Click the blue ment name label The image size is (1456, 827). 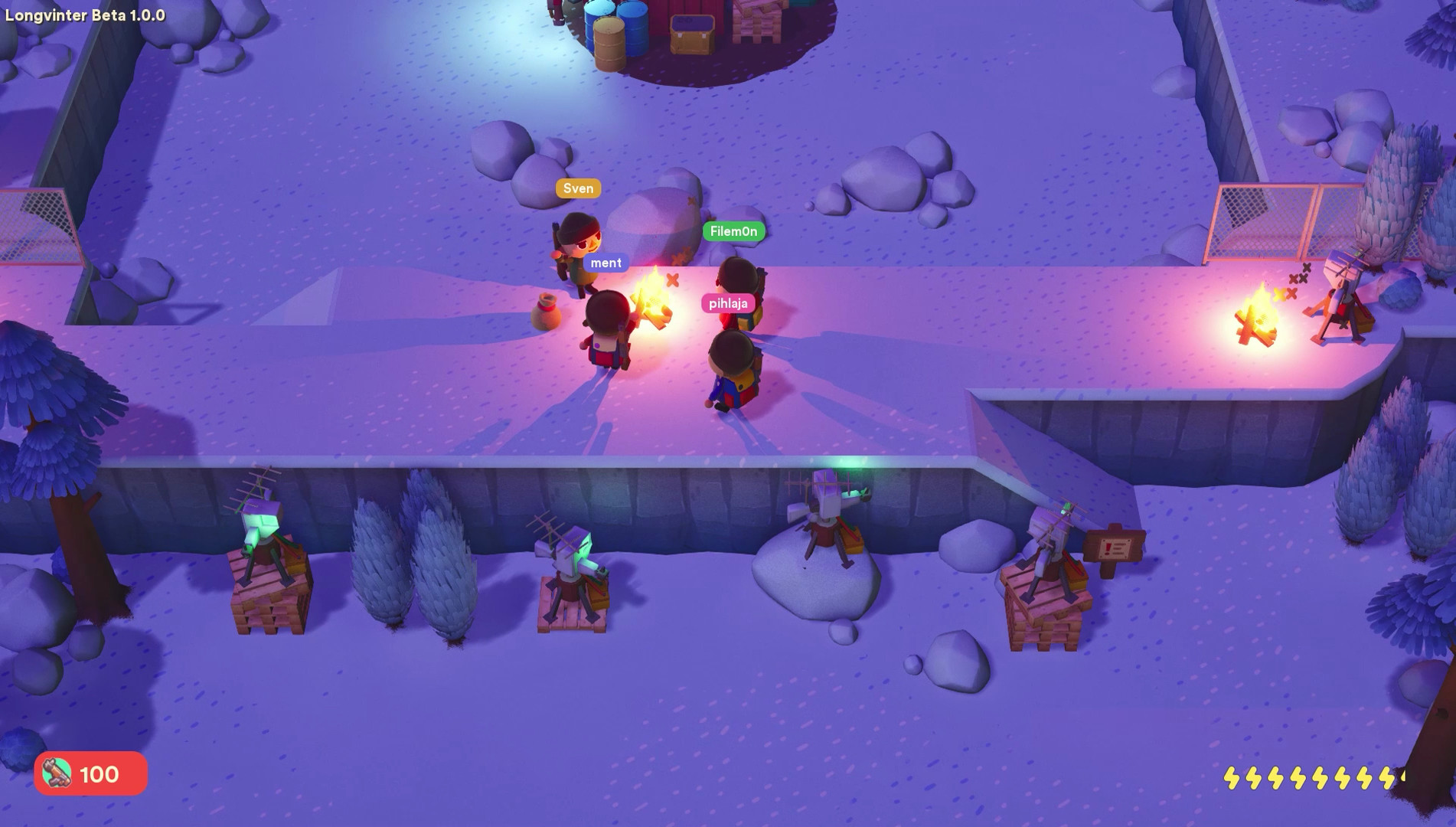[x=606, y=262]
